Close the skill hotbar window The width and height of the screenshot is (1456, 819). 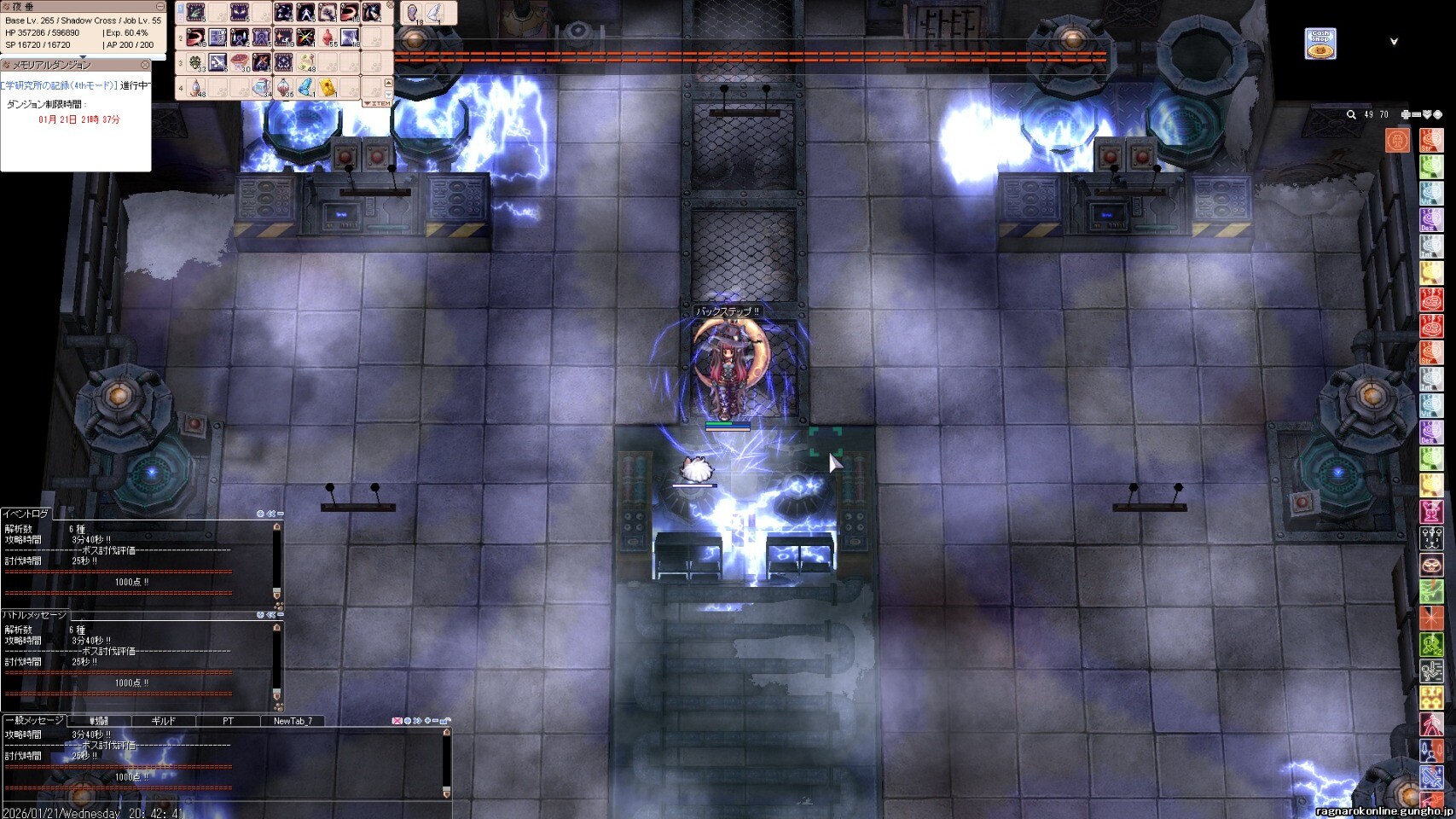click(391, 5)
